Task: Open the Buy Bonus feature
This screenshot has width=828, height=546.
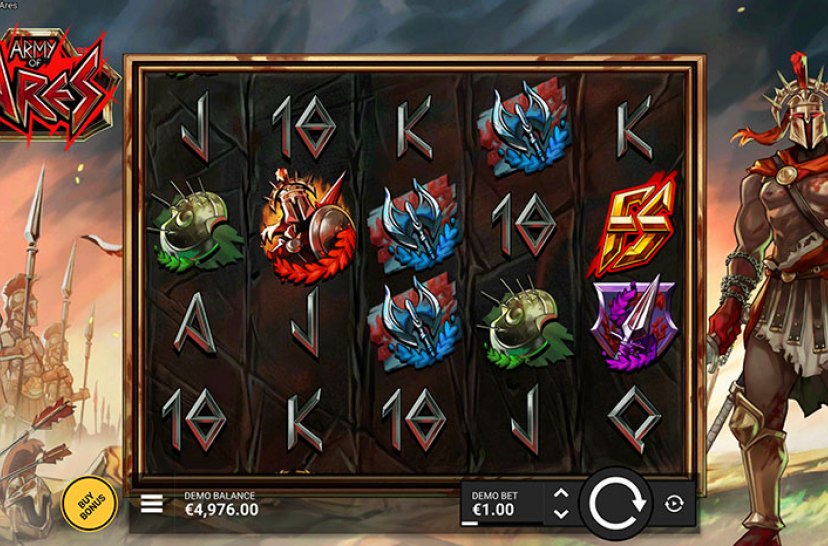Action: (84, 503)
